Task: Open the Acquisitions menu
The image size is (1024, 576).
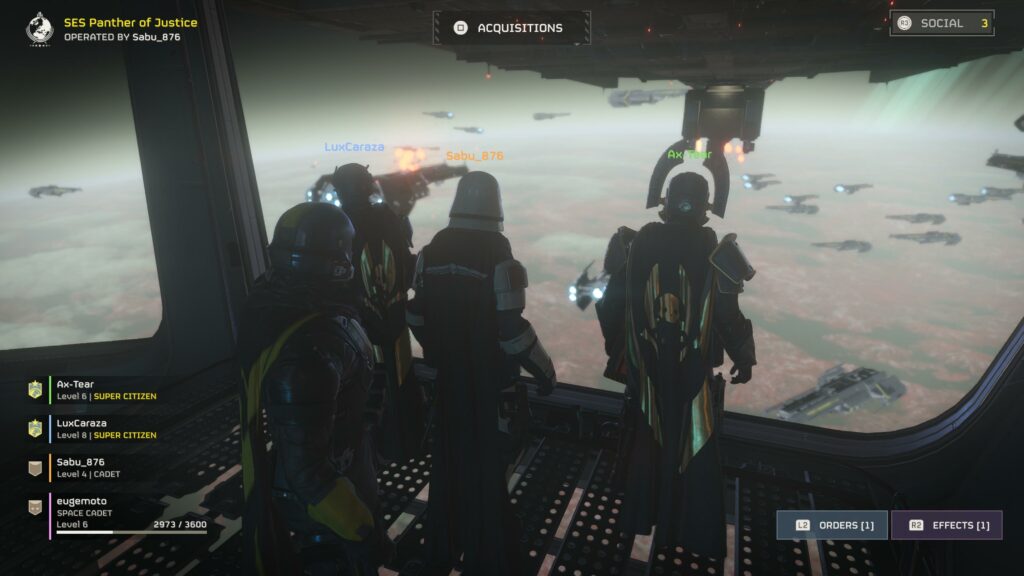Action: coord(511,28)
